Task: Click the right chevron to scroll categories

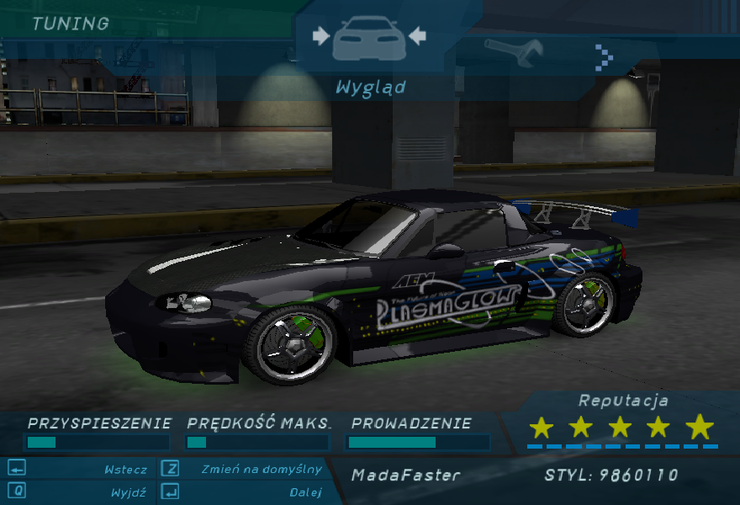Action: 603,56
